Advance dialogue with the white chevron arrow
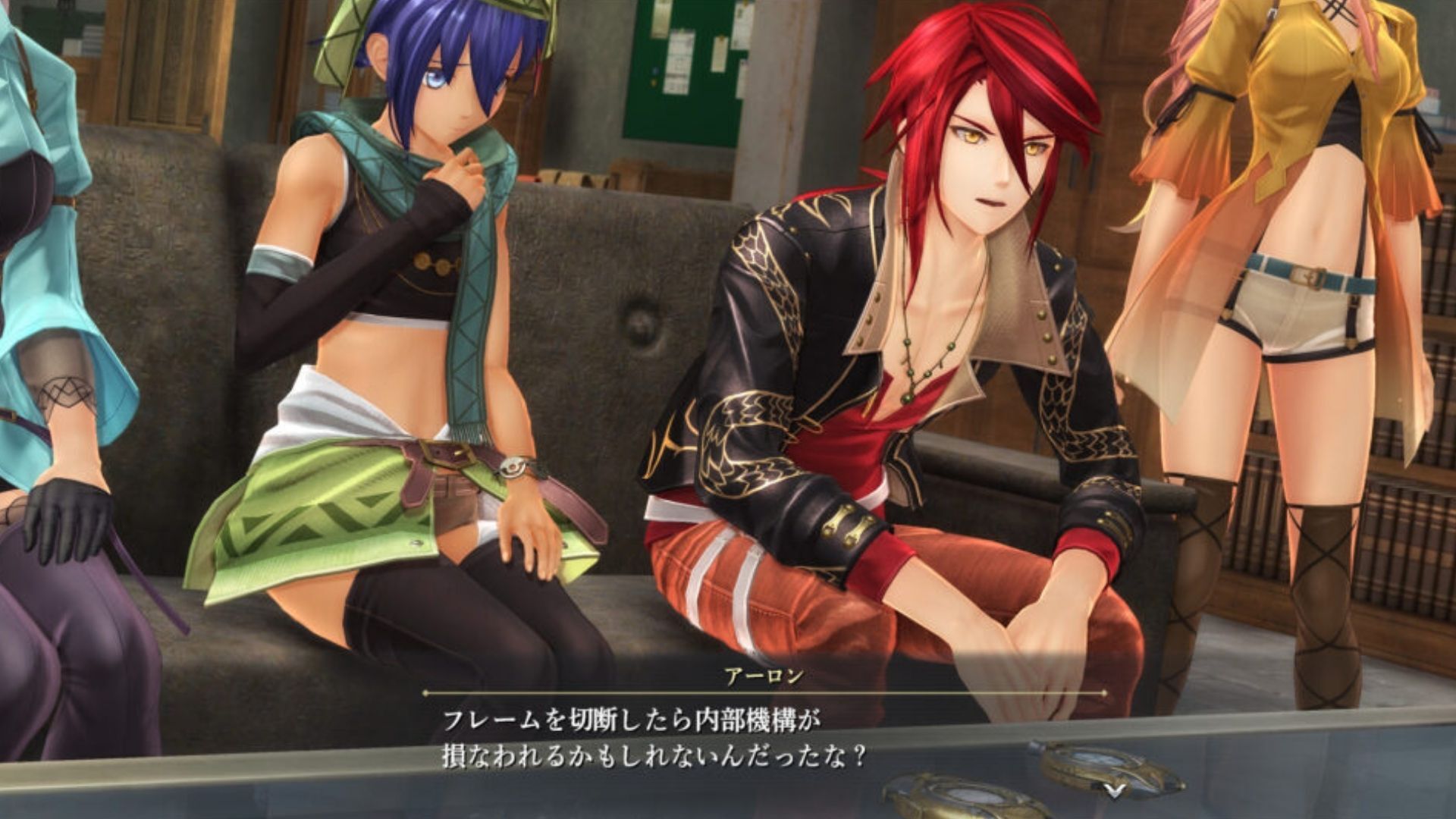1456x819 pixels. click(x=1112, y=790)
